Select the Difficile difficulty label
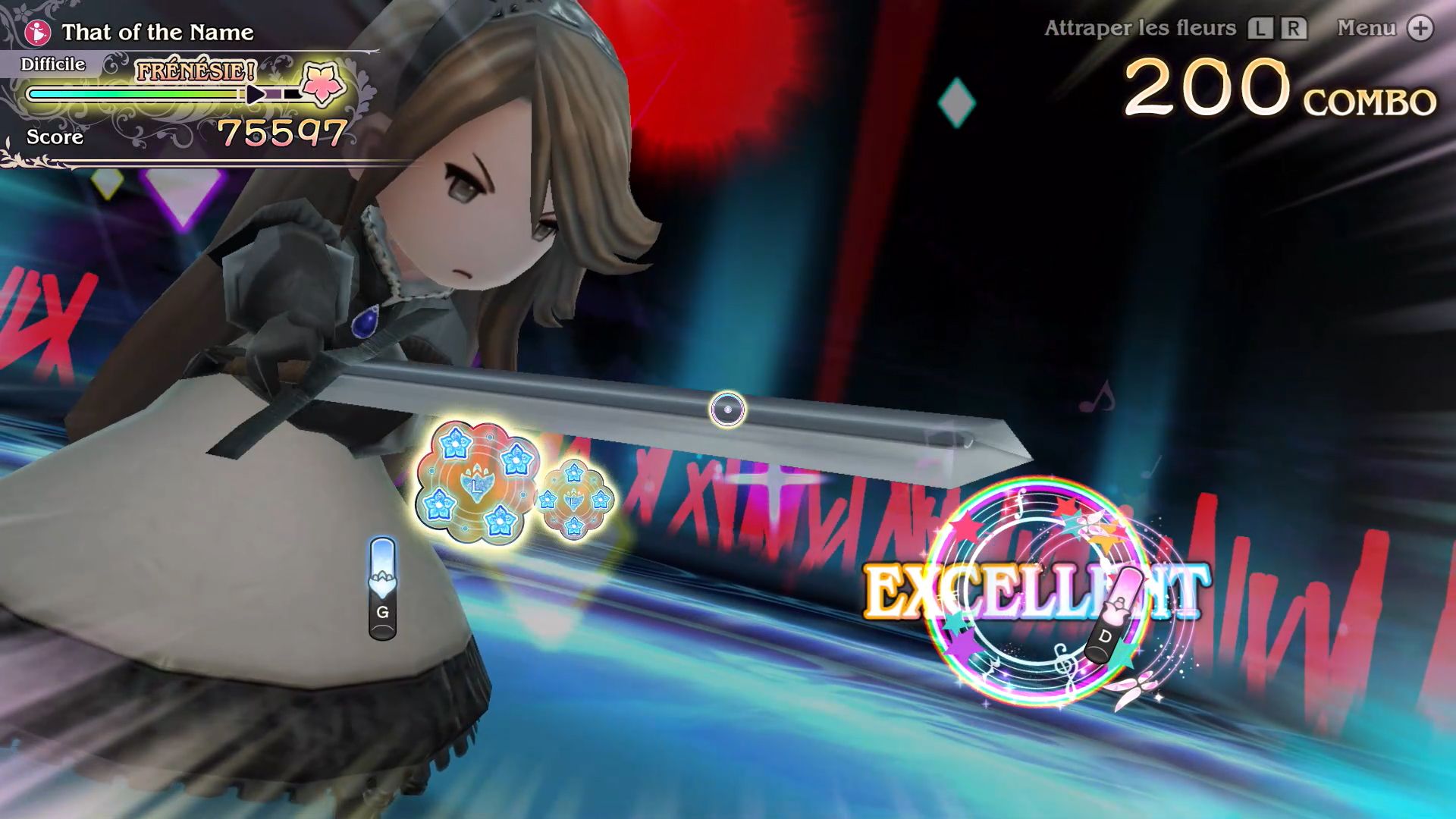Image resolution: width=1456 pixels, height=819 pixels. [53, 64]
